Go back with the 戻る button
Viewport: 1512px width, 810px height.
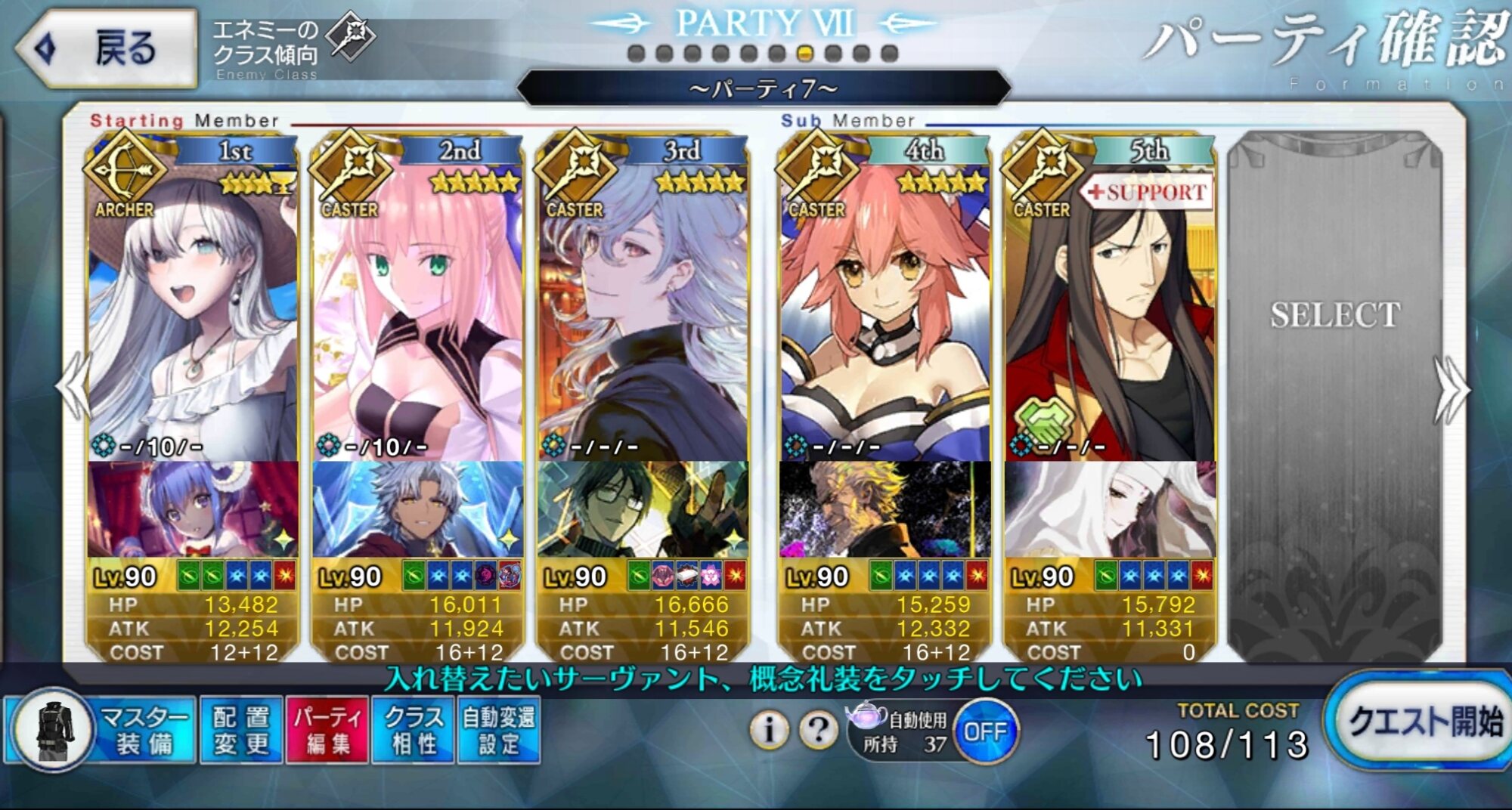point(107,49)
